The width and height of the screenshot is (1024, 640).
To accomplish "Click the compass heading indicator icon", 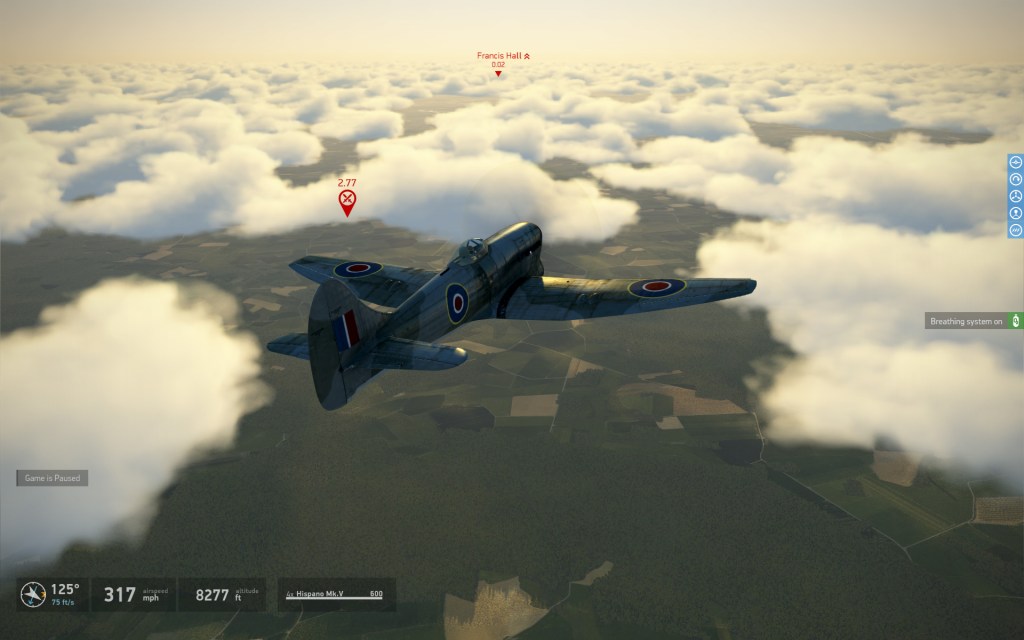I will coord(32,594).
